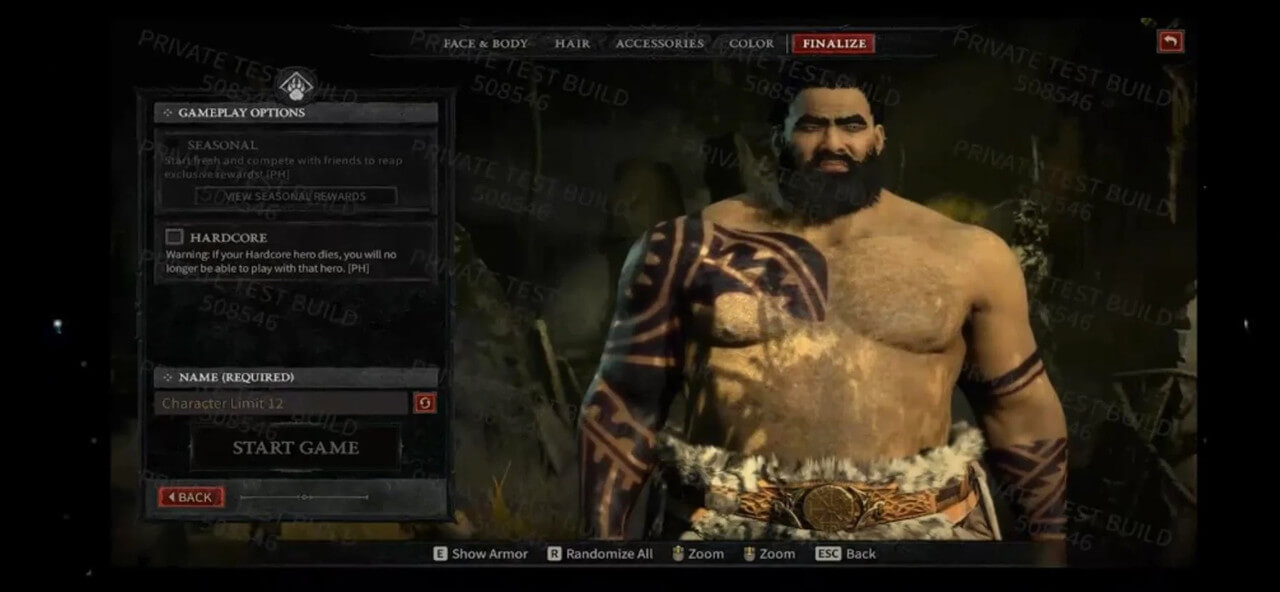Click the red return arrow button

(1169, 41)
